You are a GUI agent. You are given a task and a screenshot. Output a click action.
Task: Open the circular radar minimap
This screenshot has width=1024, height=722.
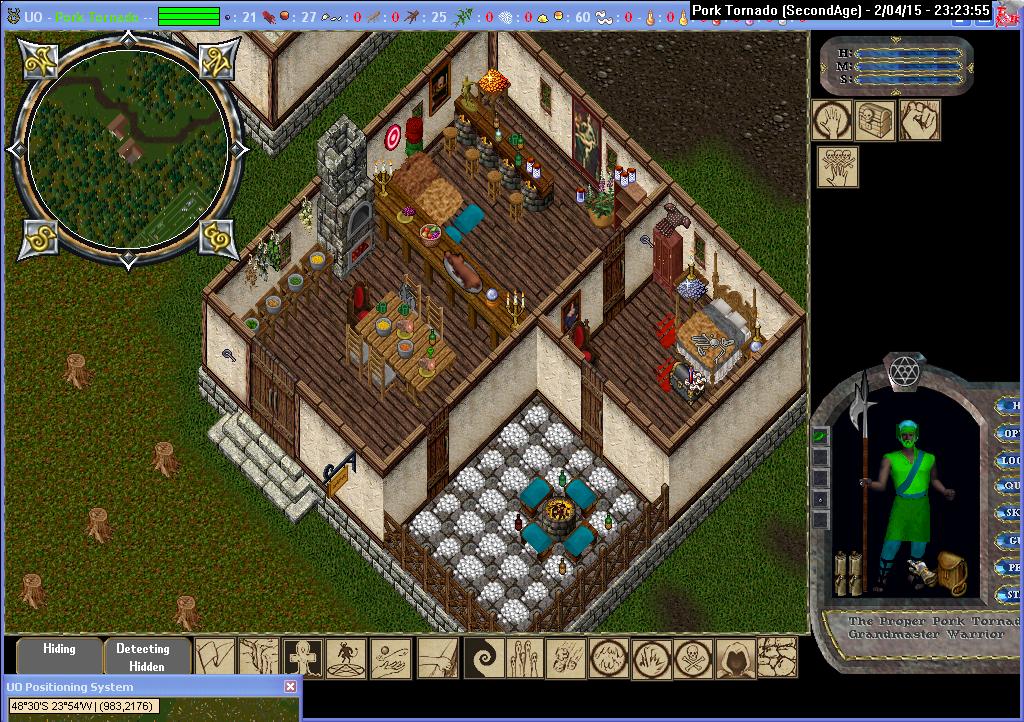tap(127, 151)
